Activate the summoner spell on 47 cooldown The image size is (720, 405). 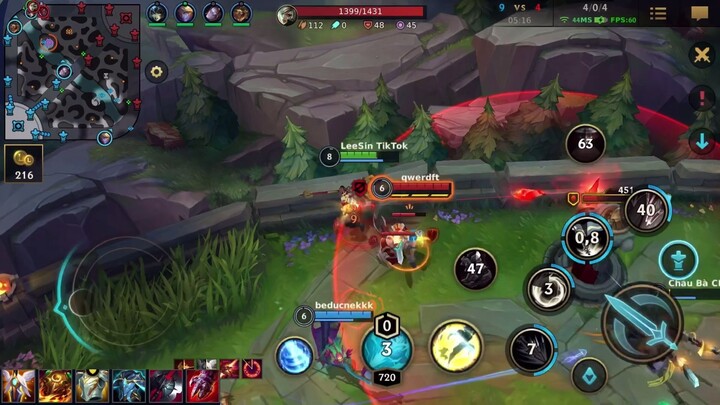476,269
